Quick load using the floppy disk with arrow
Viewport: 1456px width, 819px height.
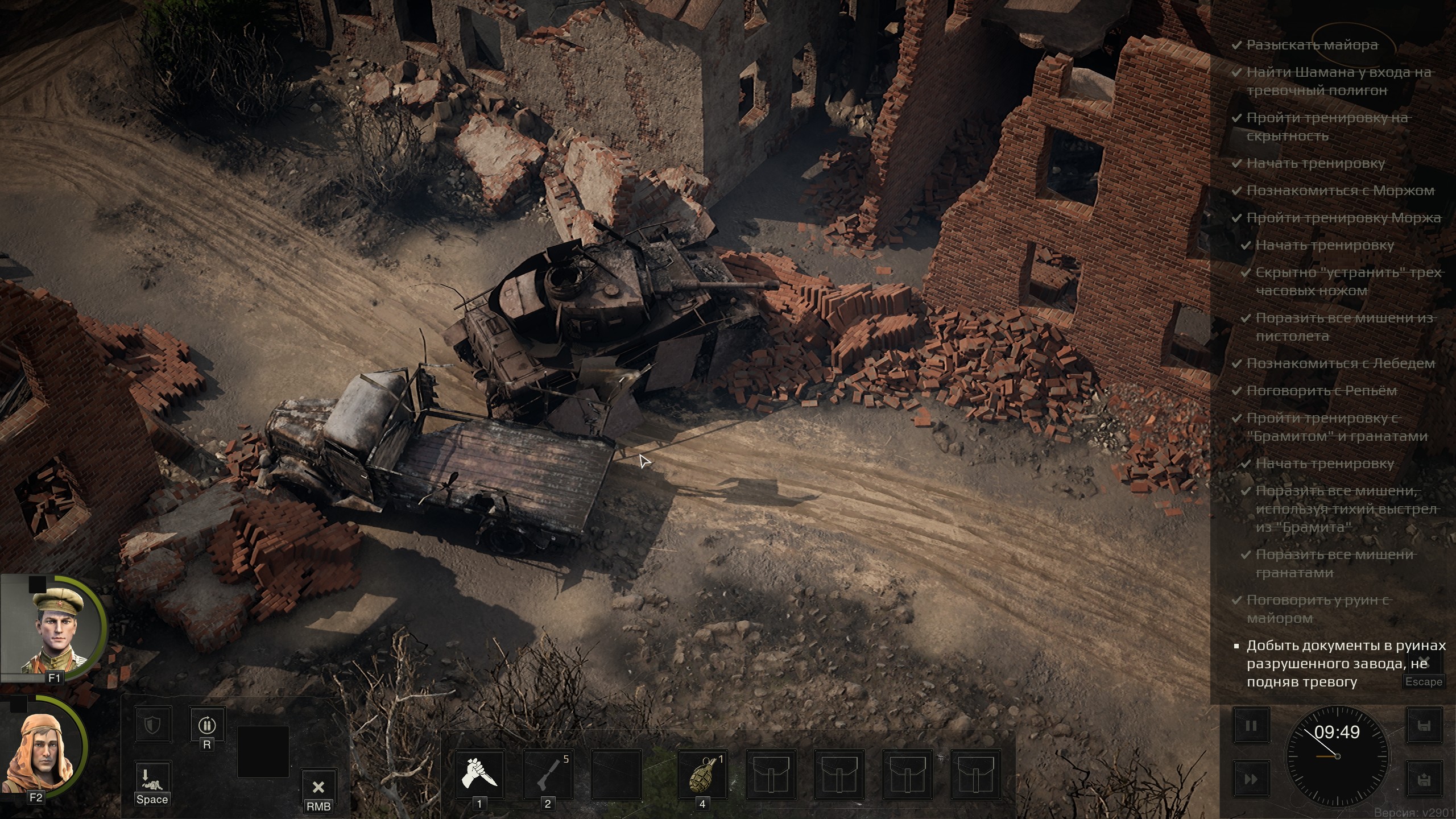click(1424, 779)
